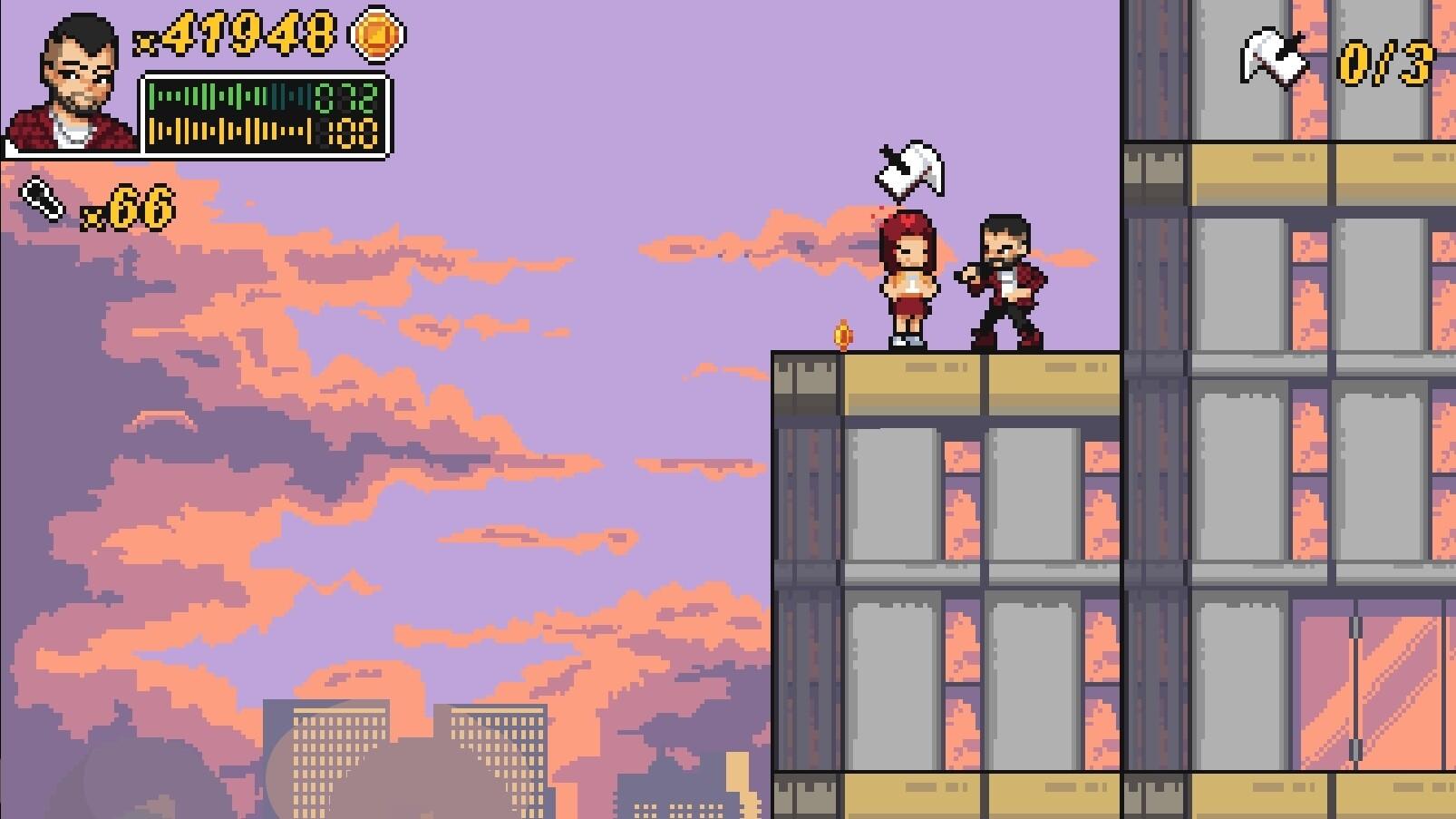Select the bowtie collectible icon showing 0/3

[x=1273, y=60]
